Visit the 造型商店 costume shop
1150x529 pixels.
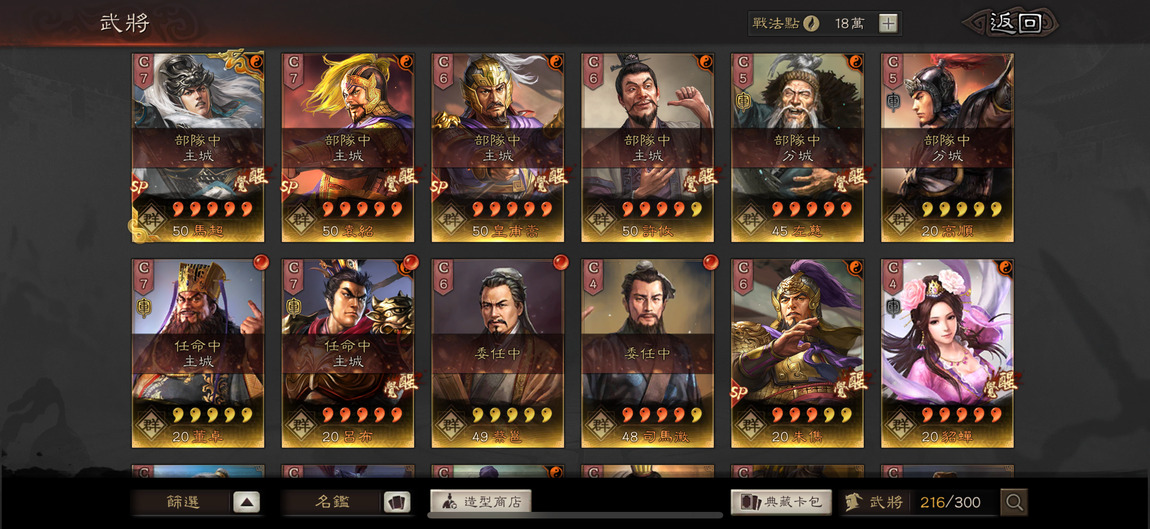(481, 502)
